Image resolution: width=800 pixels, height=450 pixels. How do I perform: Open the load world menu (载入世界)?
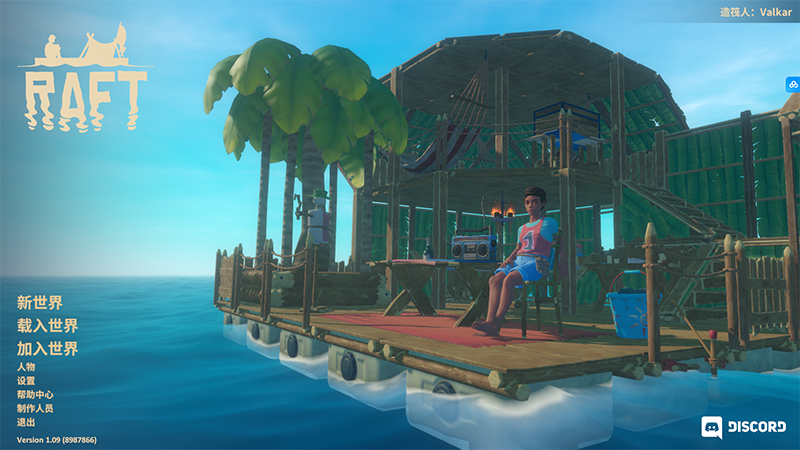point(47,325)
